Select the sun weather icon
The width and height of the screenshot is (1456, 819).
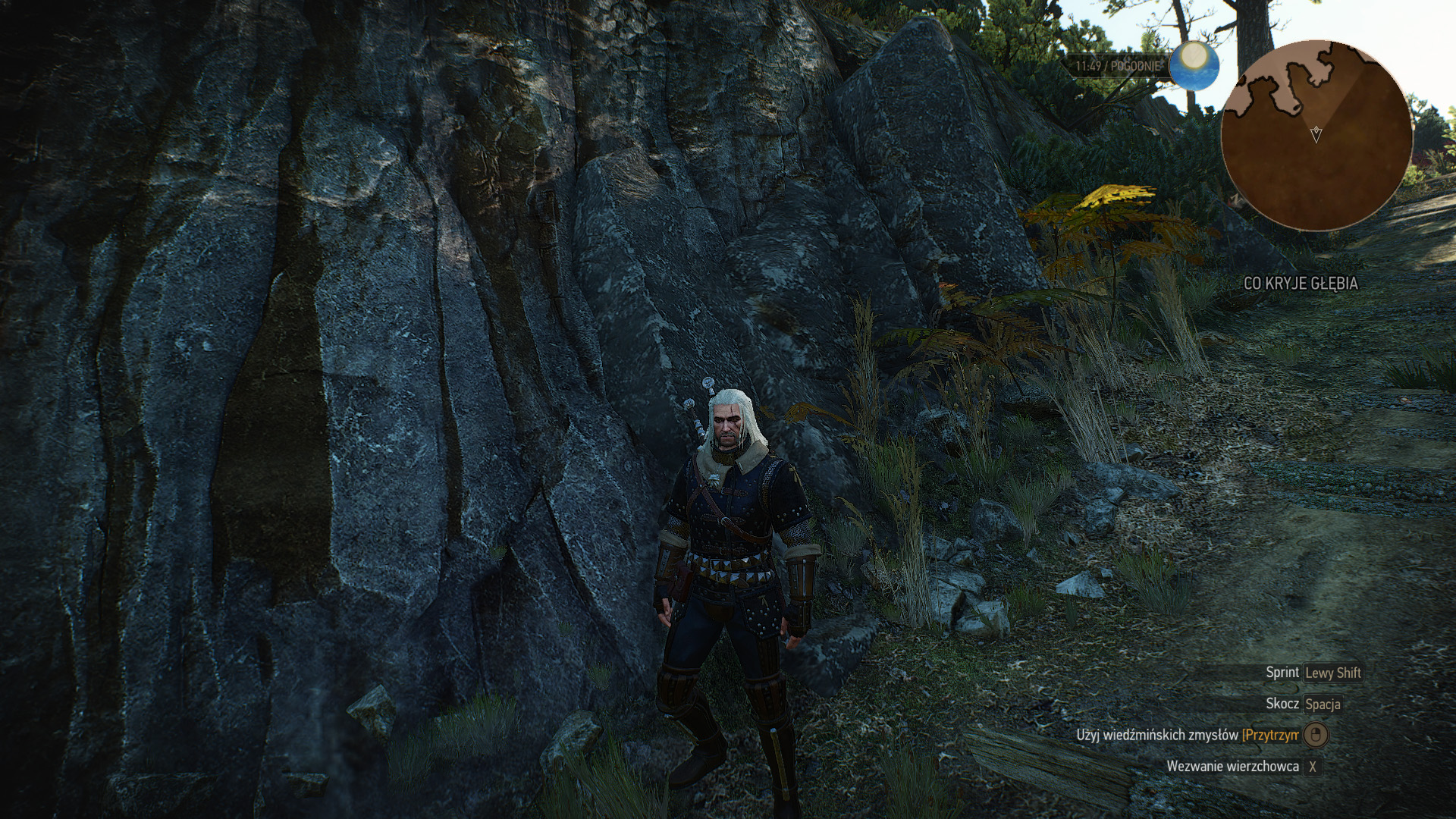pyautogui.click(x=1194, y=65)
